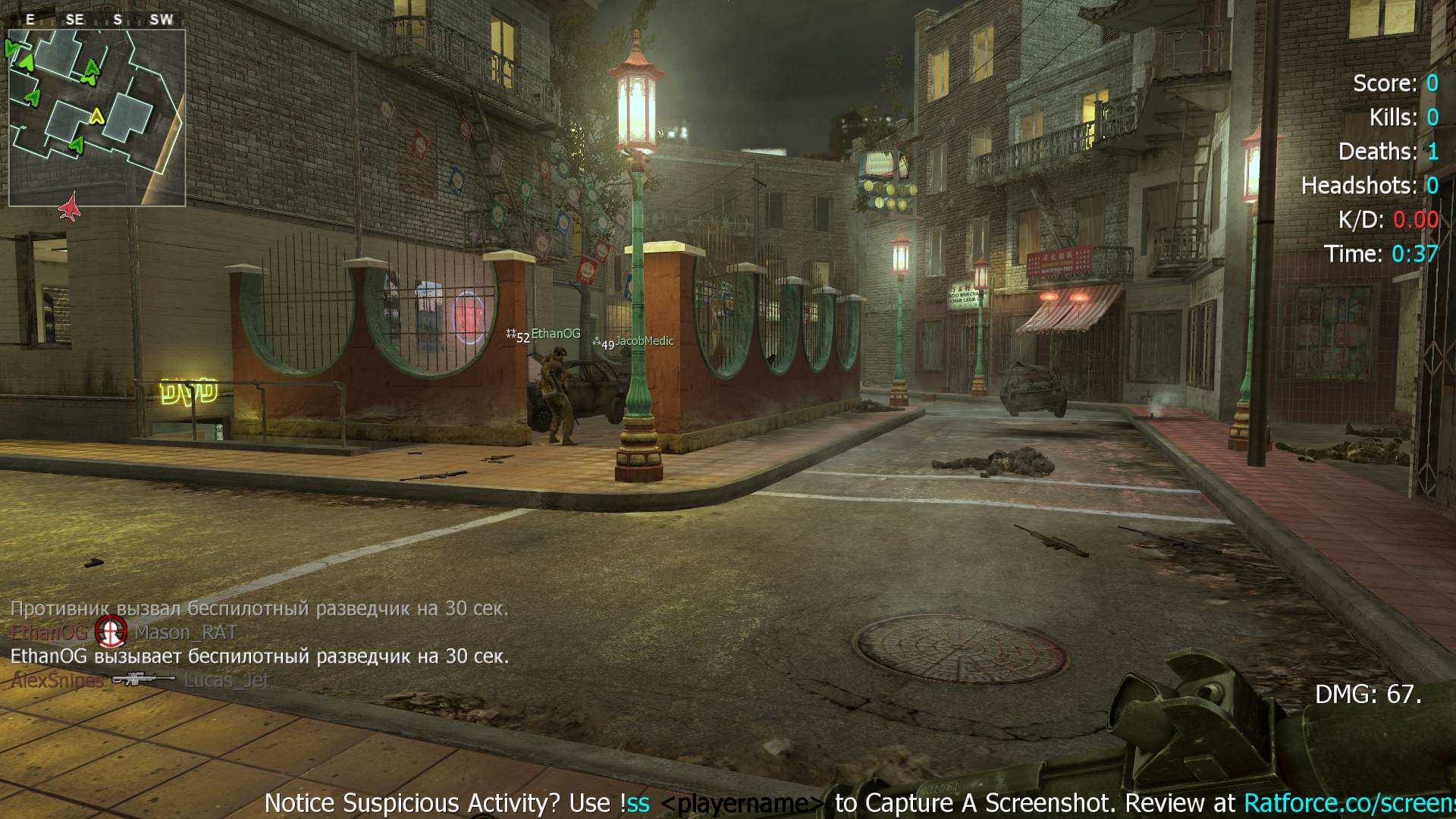This screenshot has height=819, width=1456.
Task: Select the JacobMedic player name tag
Action: click(644, 341)
